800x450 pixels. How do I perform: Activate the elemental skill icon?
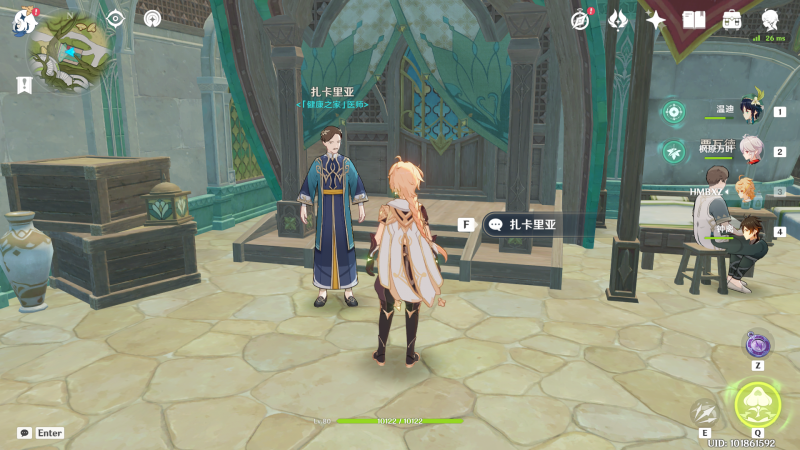point(706,412)
